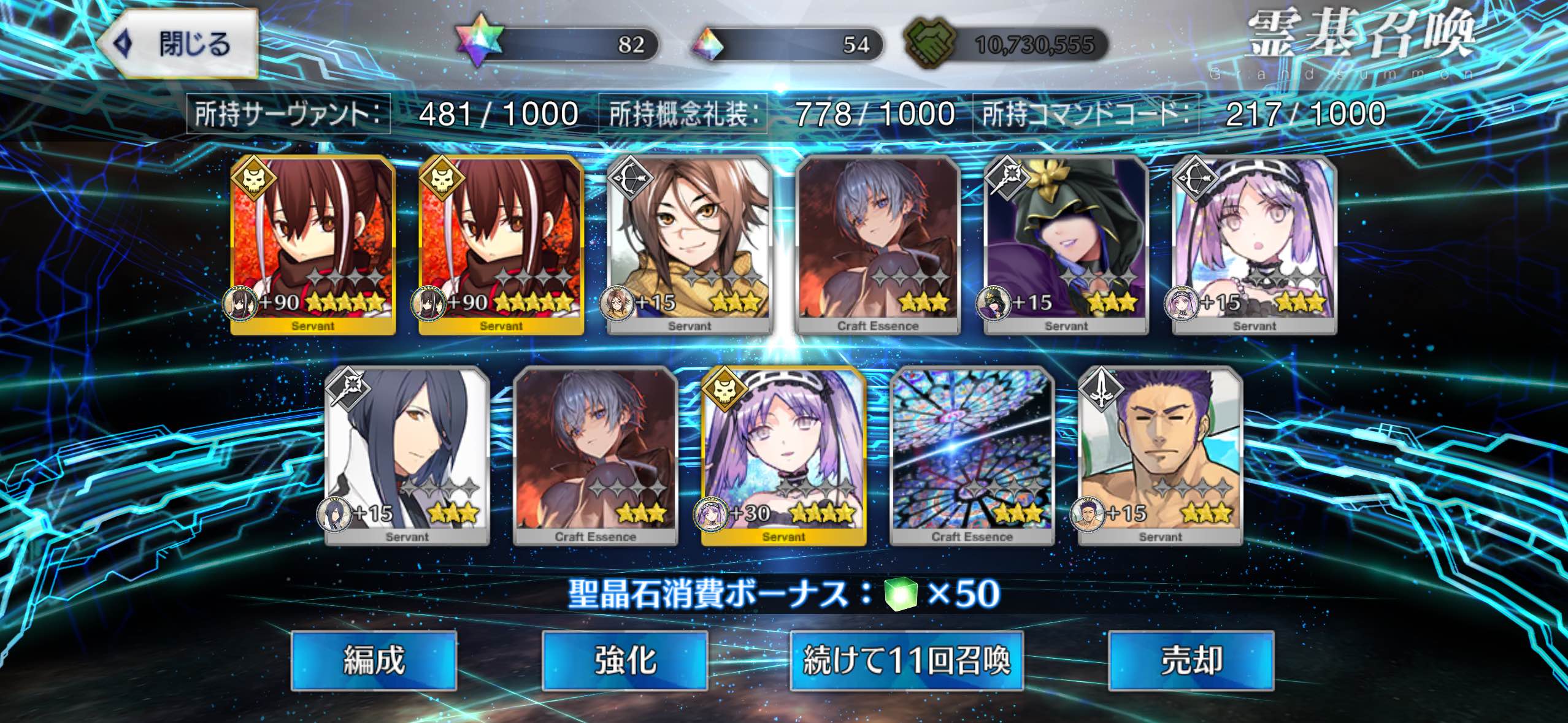View the stained glass Craft Essence card
1568x723 pixels.
[972, 456]
